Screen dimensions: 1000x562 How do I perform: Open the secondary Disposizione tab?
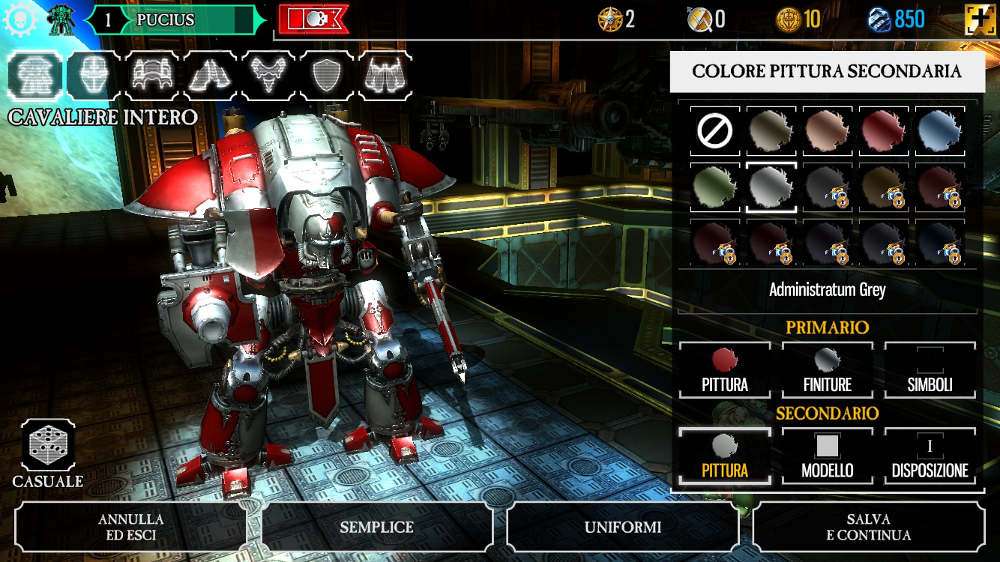point(930,456)
